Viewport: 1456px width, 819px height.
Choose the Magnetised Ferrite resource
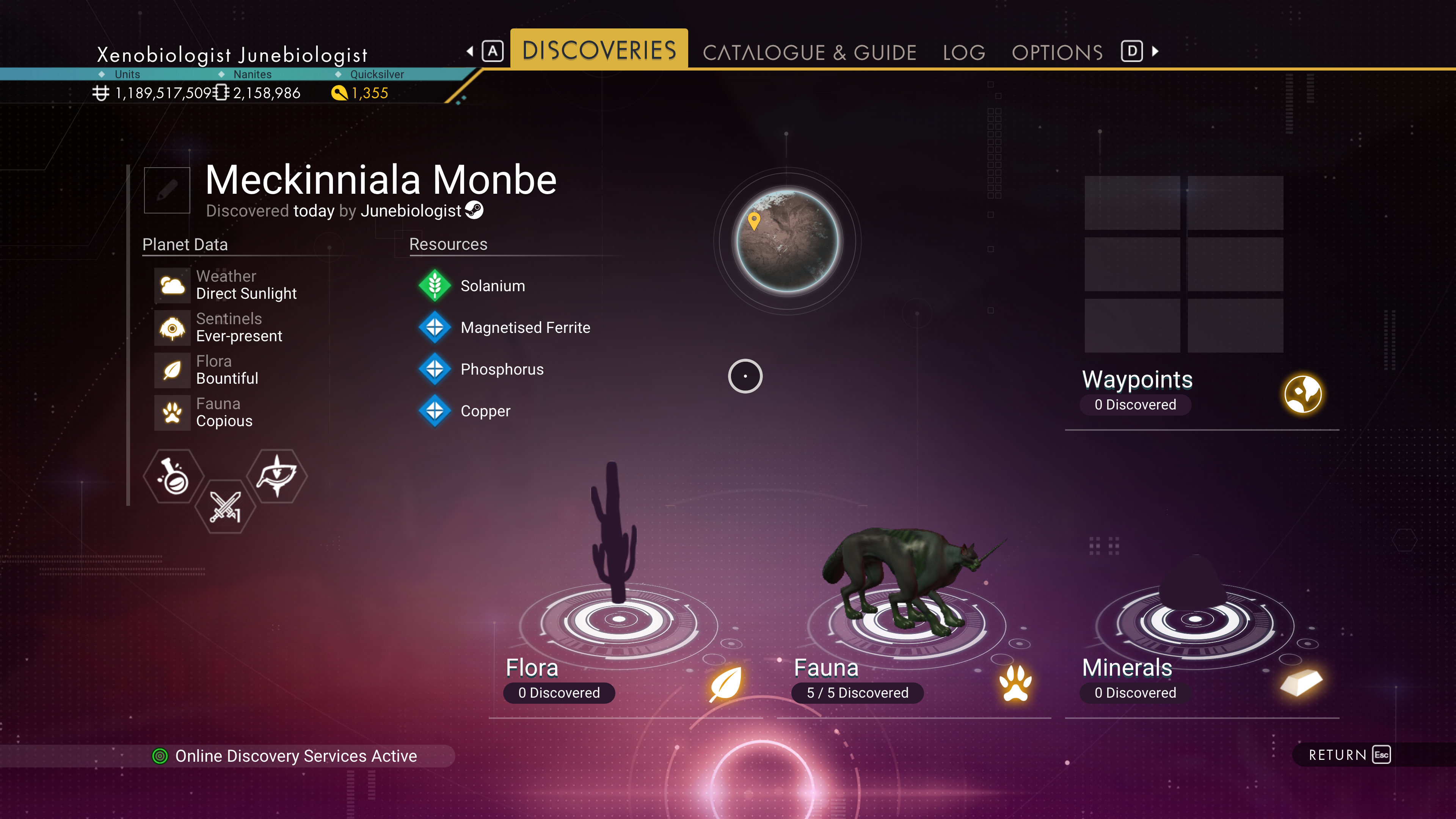pyautogui.click(x=524, y=328)
